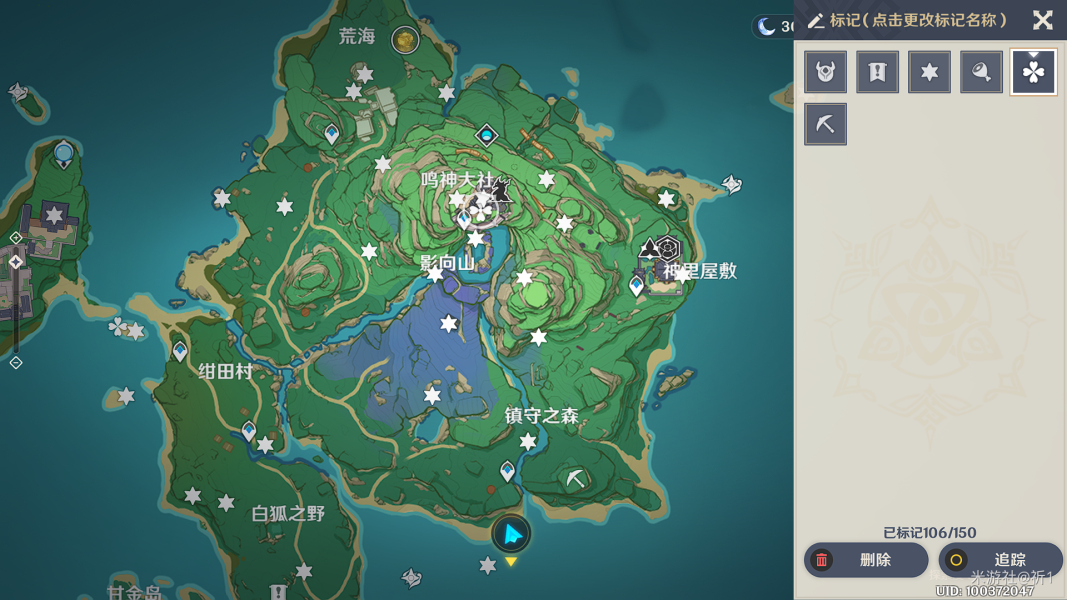Select the pickaxe marker icon in the panel
Screen dimensions: 1067x600
(826, 124)
